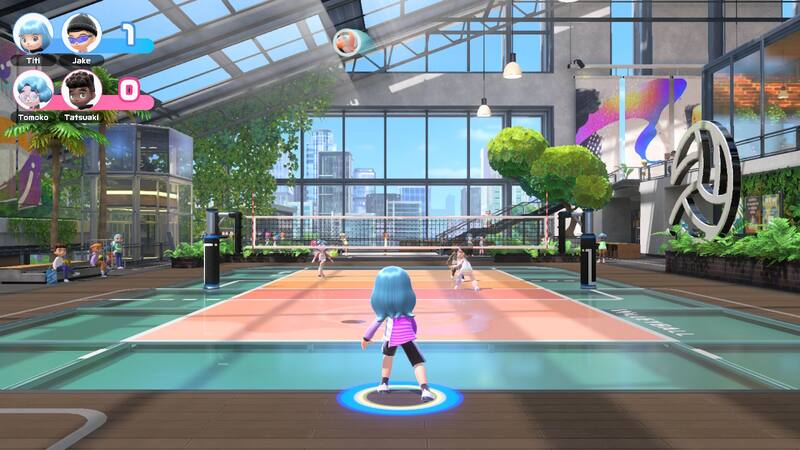Choose Tomoko's player portrait

coord(33,89)
